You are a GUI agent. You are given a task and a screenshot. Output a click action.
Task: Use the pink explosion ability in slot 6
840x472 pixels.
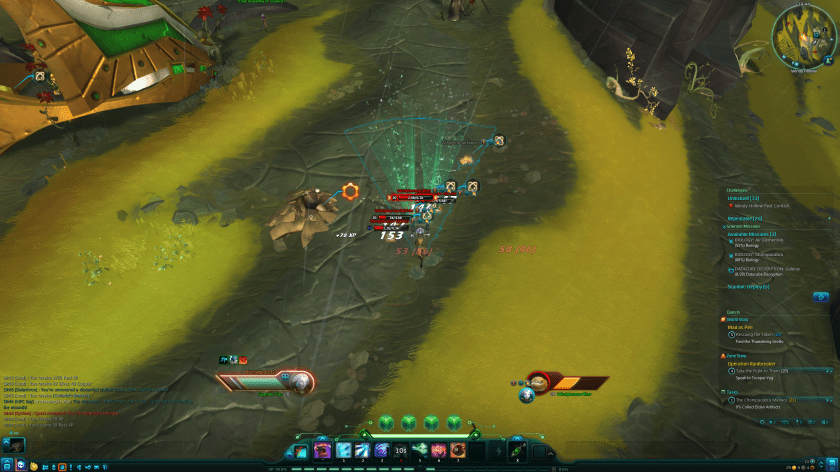[438, 451]
